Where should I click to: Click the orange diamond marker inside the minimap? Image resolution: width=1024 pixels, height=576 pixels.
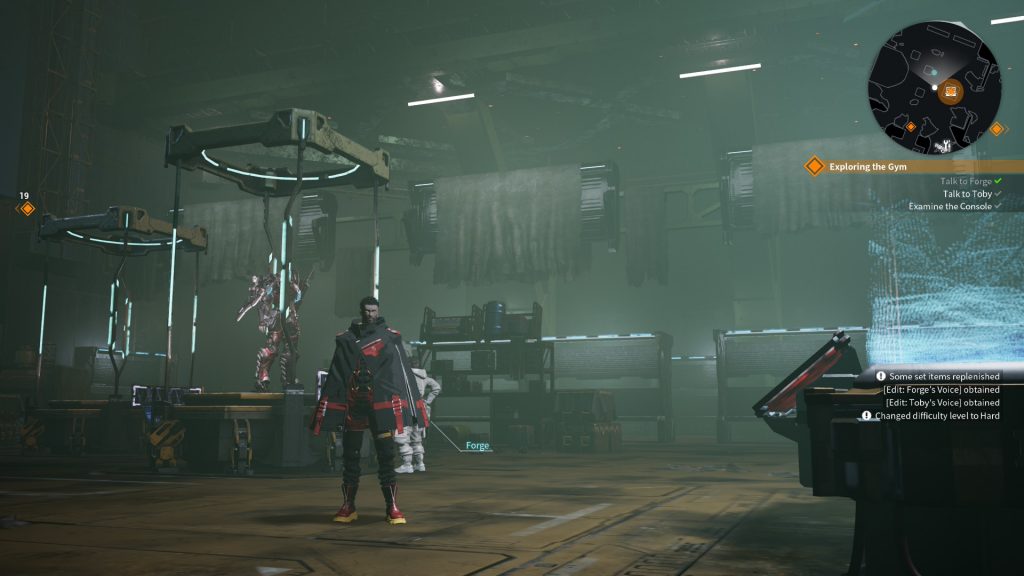(x=910, y=127)
